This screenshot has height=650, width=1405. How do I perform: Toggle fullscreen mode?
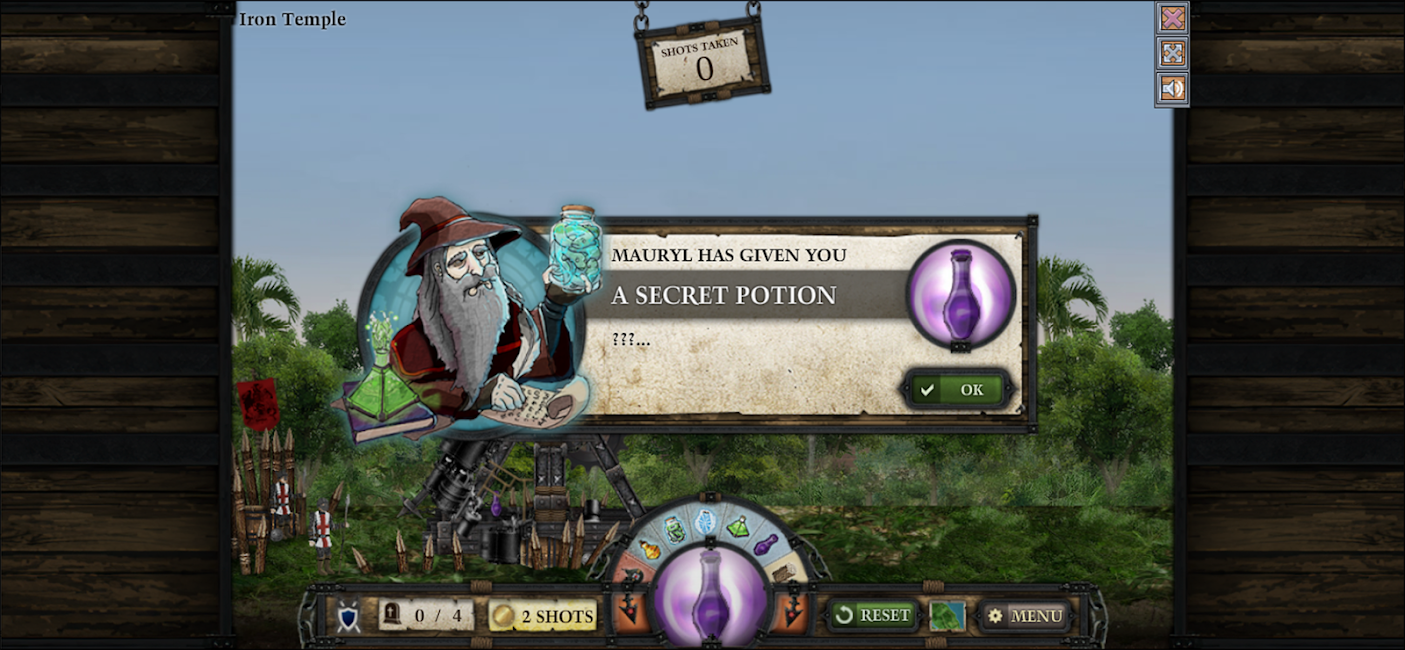pos(1172,53)
